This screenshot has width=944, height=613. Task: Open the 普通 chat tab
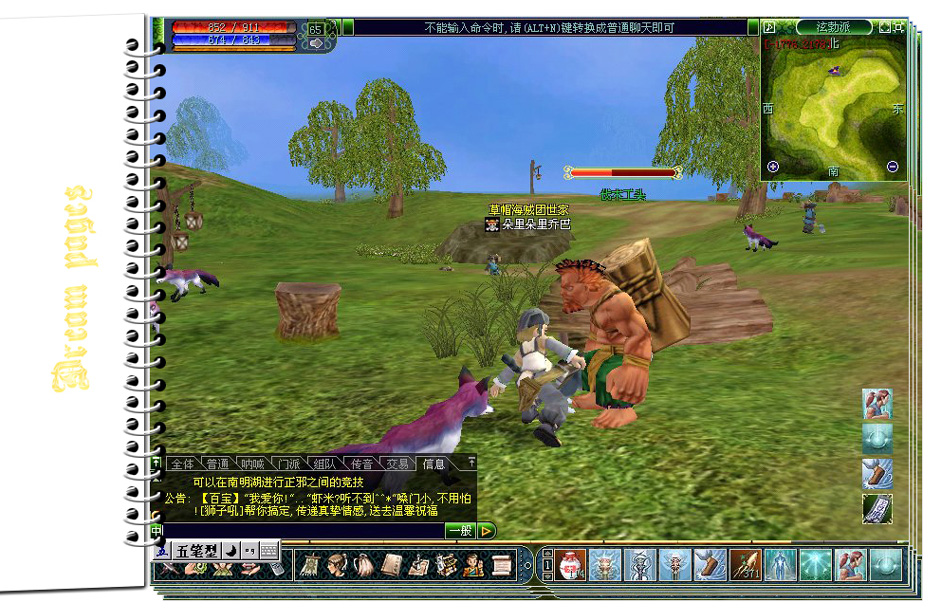(x=217, y=464)
